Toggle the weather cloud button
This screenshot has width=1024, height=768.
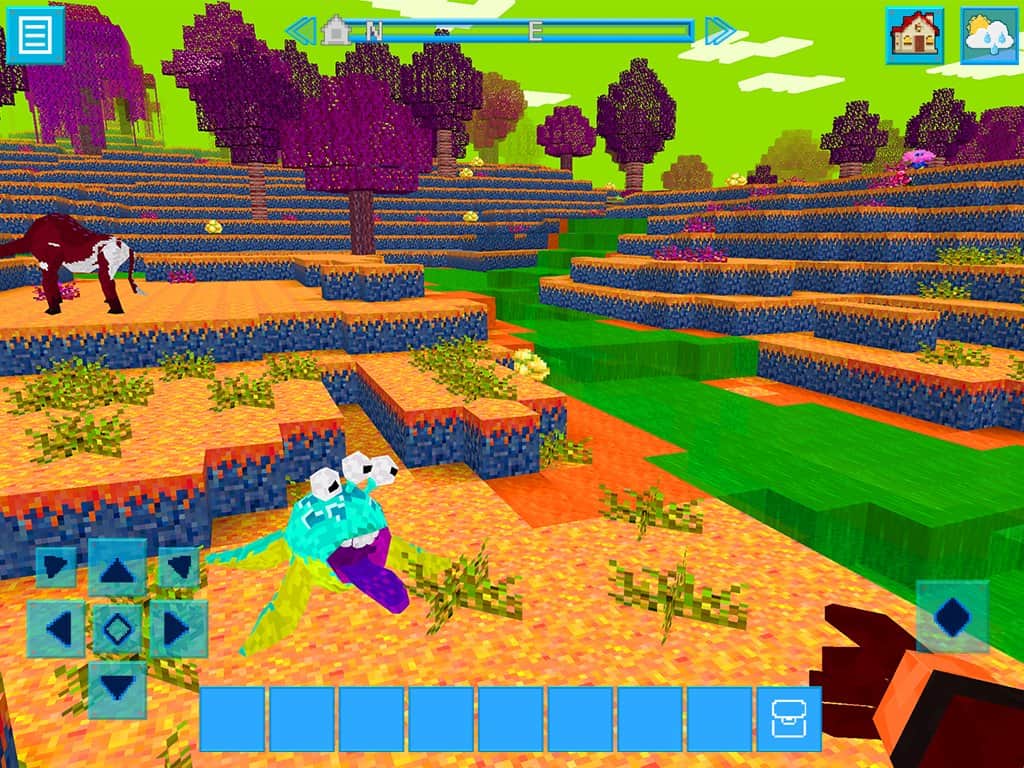click(x=988, y=36)
